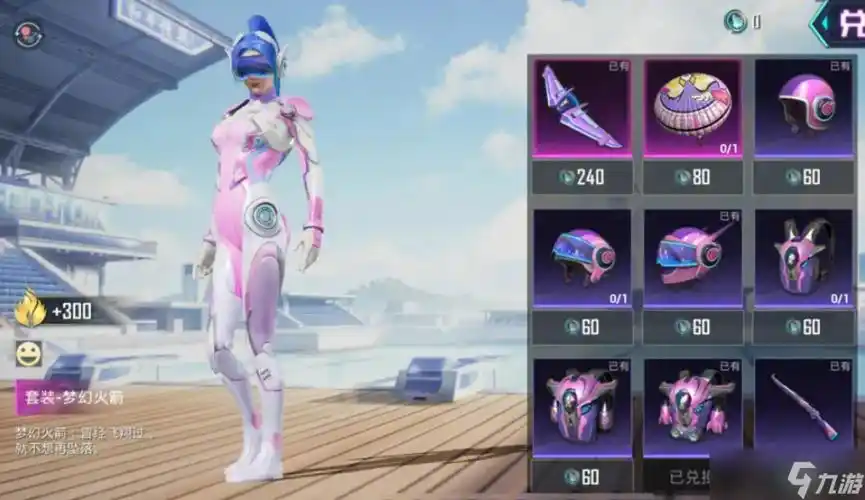Select the armored pink backpack with spikes
The image size is (865, 500).
coord(582,407)
